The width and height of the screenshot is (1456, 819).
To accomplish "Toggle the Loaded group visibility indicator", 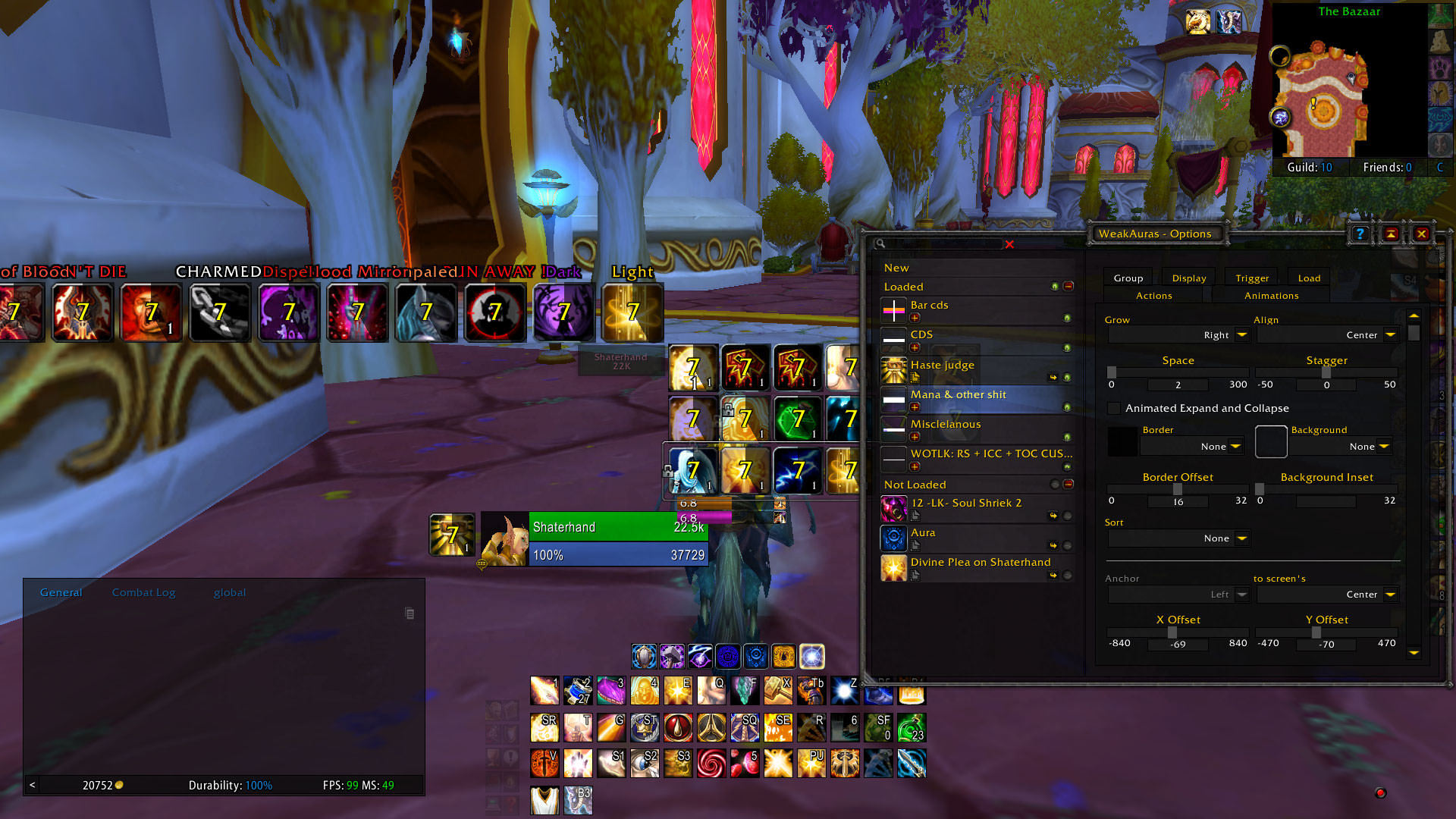I will pyautogui.click(x=1056, y=286).
